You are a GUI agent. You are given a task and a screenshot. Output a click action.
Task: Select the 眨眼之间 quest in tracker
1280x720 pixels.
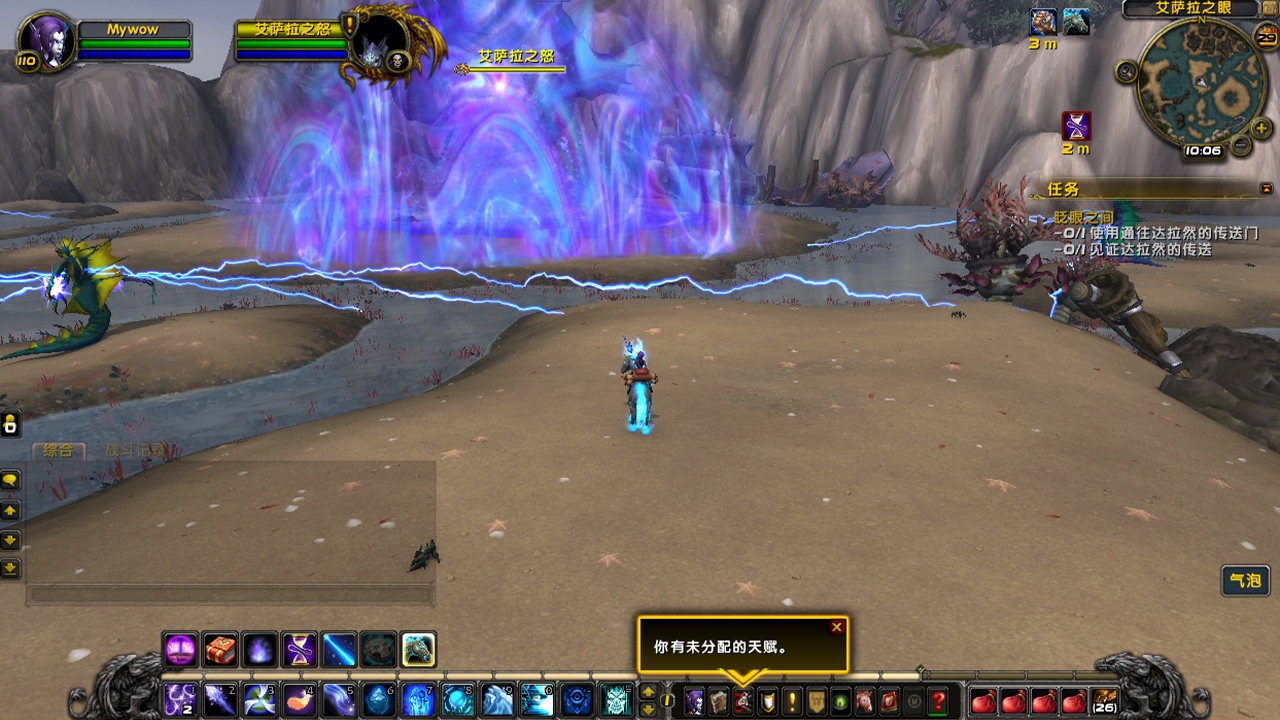[1084, 218]
